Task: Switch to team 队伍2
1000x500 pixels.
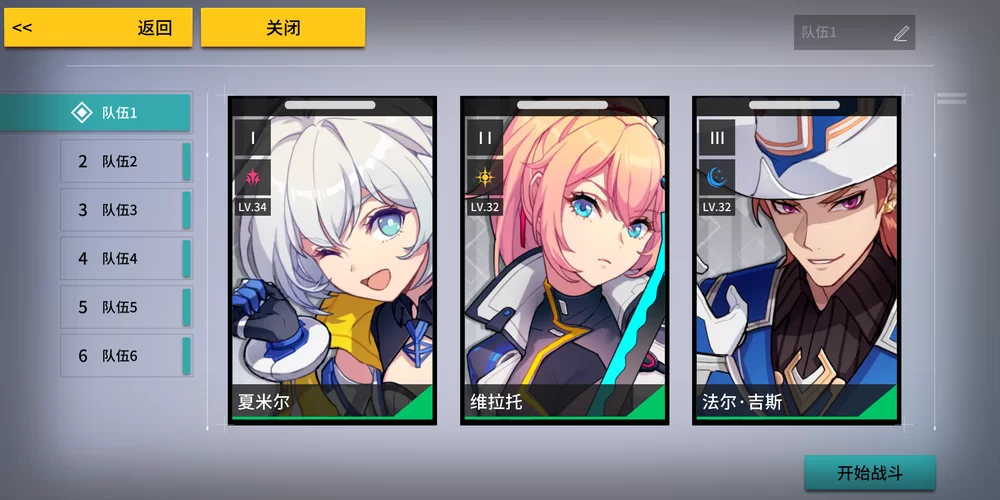Action: pyautogui.click(x=125, y=161)
